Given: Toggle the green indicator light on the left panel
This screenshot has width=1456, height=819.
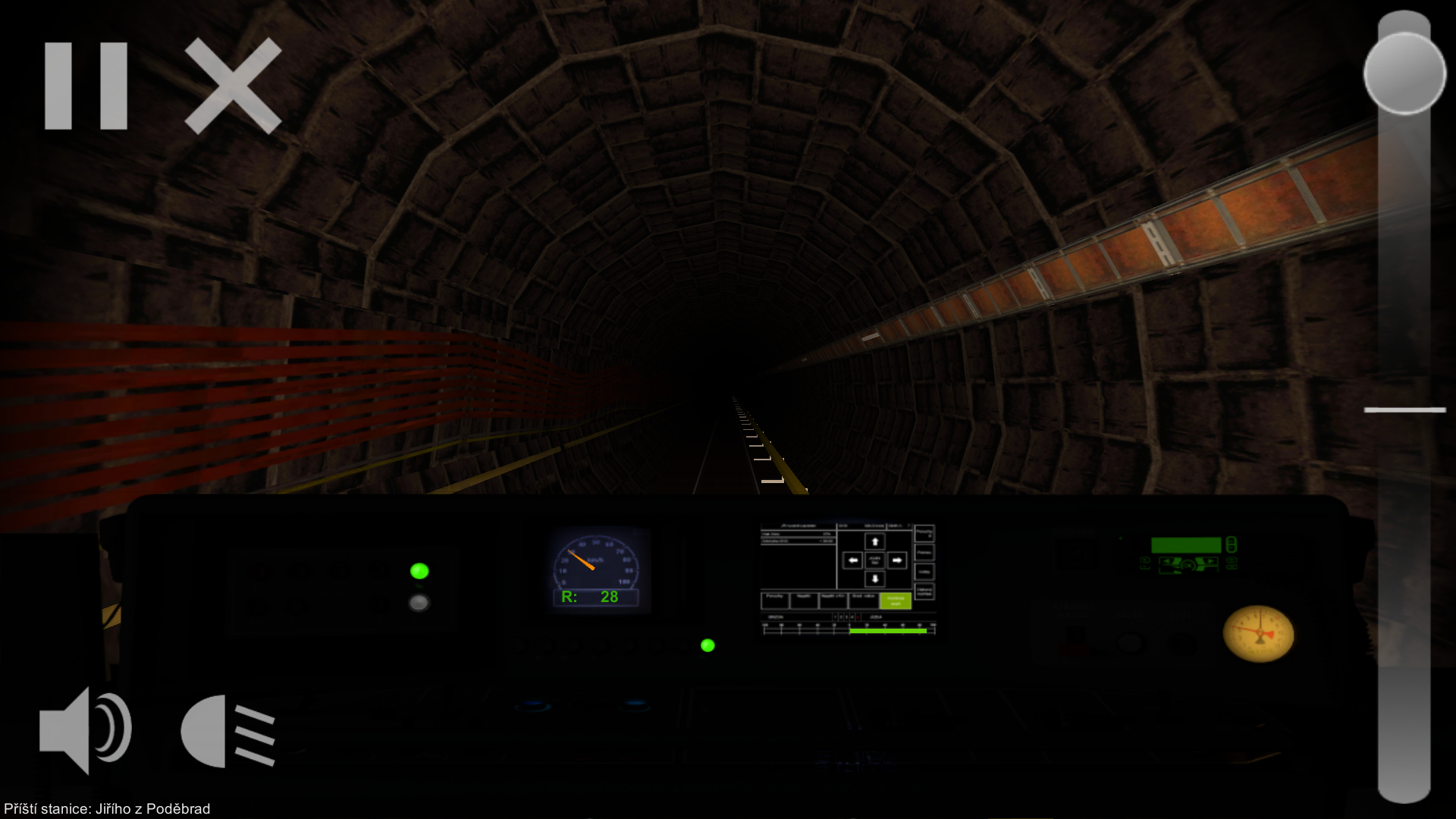Looking at the screenshot, I should [x=419, y=571].
